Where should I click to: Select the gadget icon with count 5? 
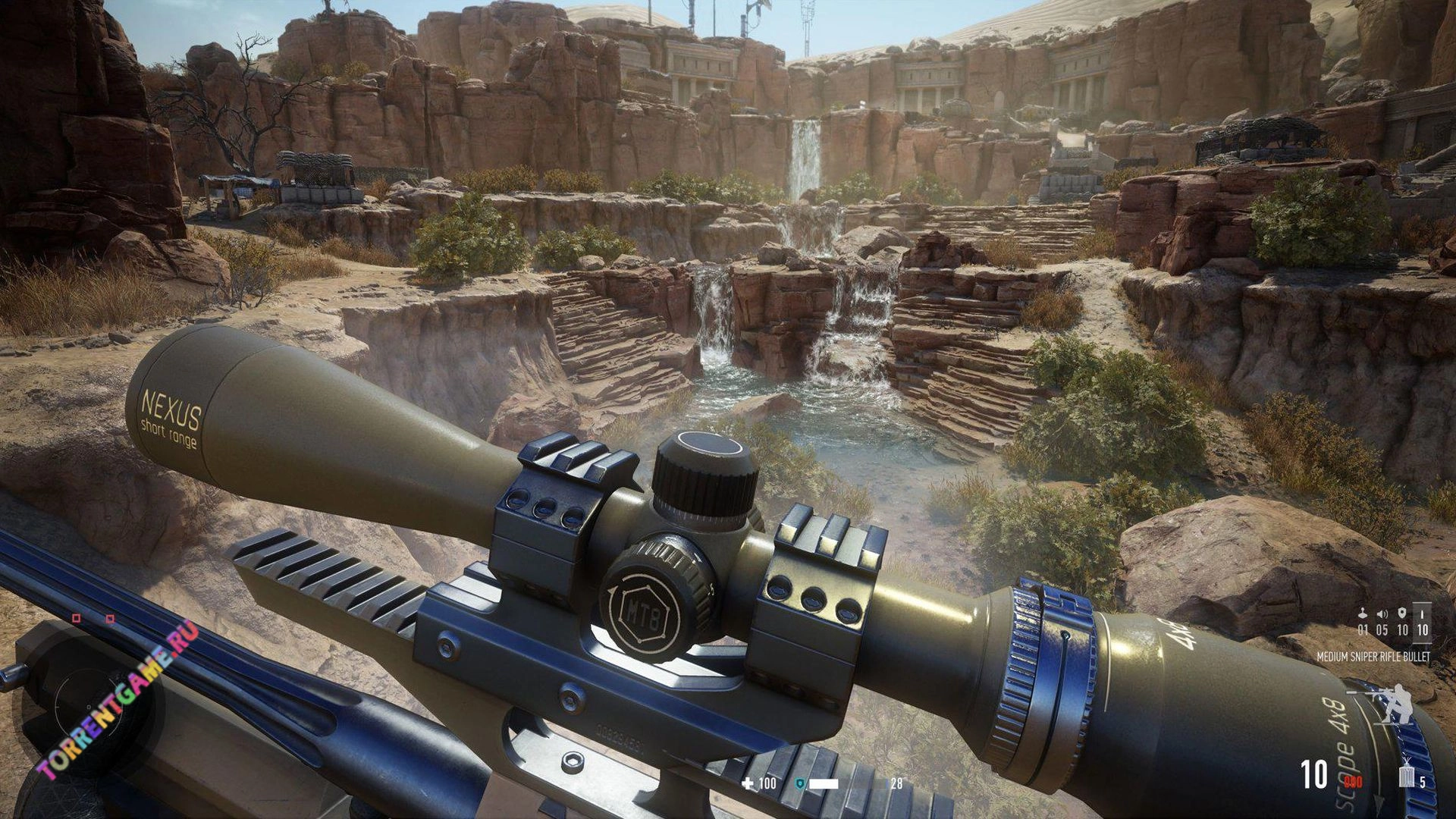[1407, 775]
